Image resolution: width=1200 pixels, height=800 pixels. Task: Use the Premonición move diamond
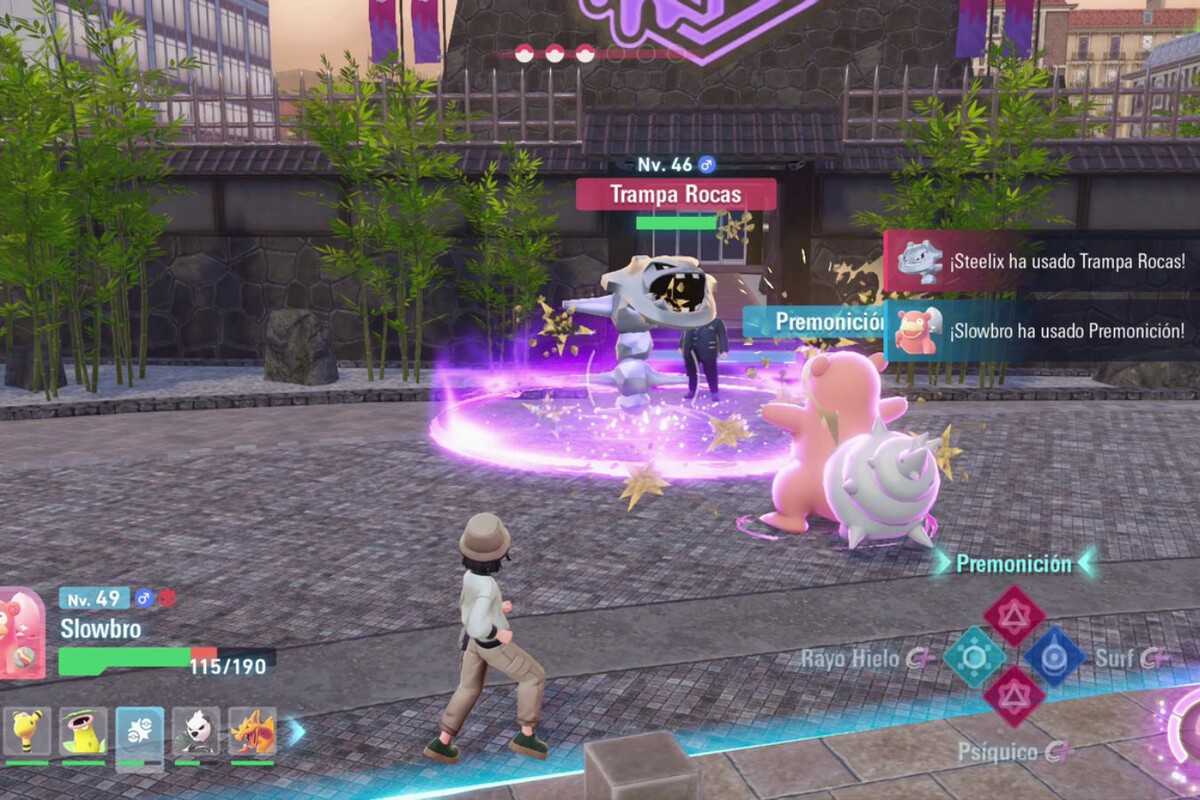click(x=1014, y=616)
